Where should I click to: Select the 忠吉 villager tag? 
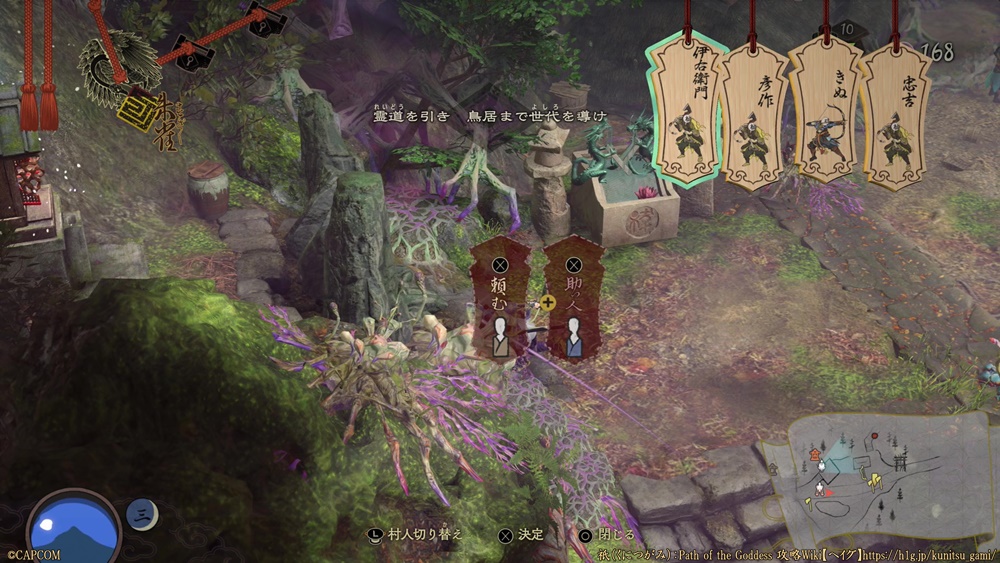(895, 115)
